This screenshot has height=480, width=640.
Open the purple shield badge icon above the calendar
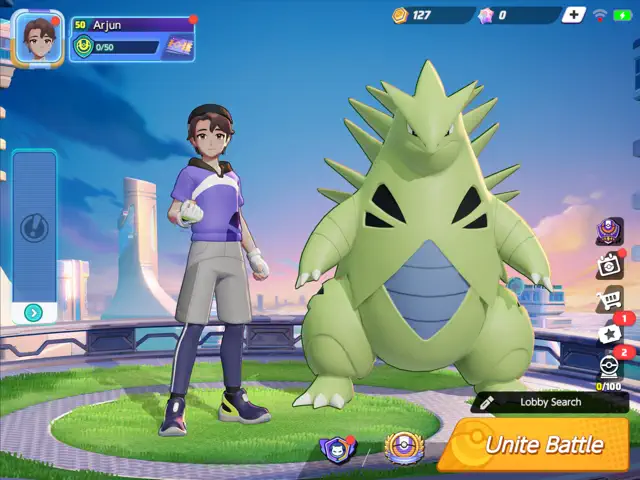pos(609,232)
